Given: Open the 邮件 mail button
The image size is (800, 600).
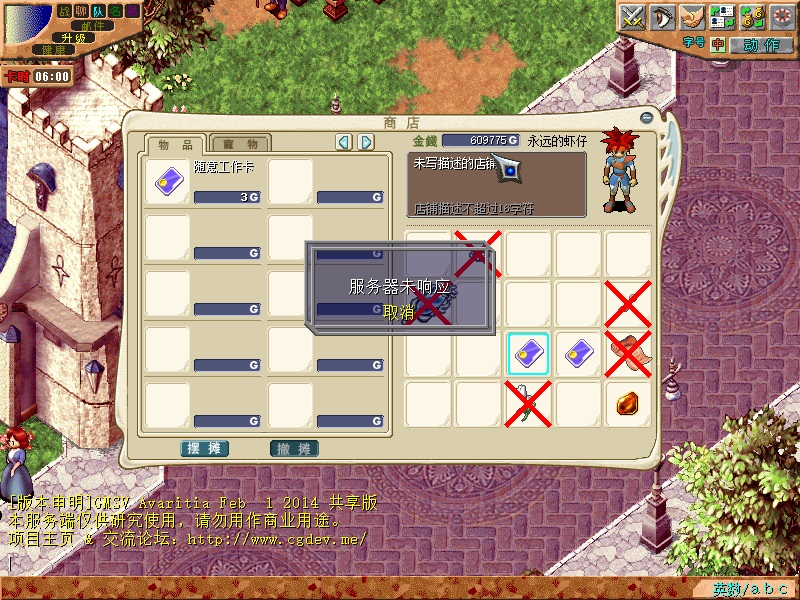Looking at the screenshot, I should (92, 25).
